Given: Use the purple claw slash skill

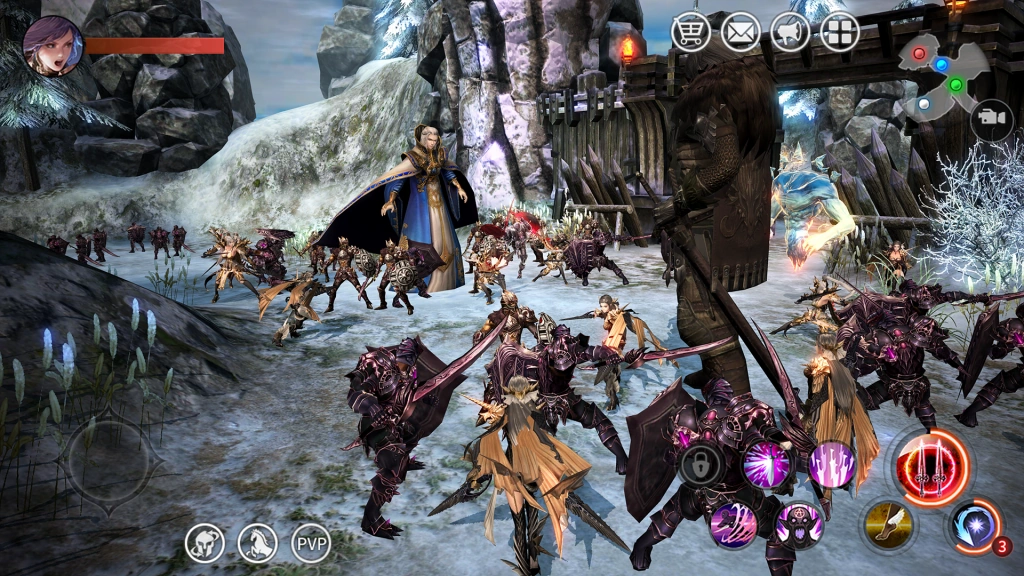Looking at the screenshot, I should 734,524.
